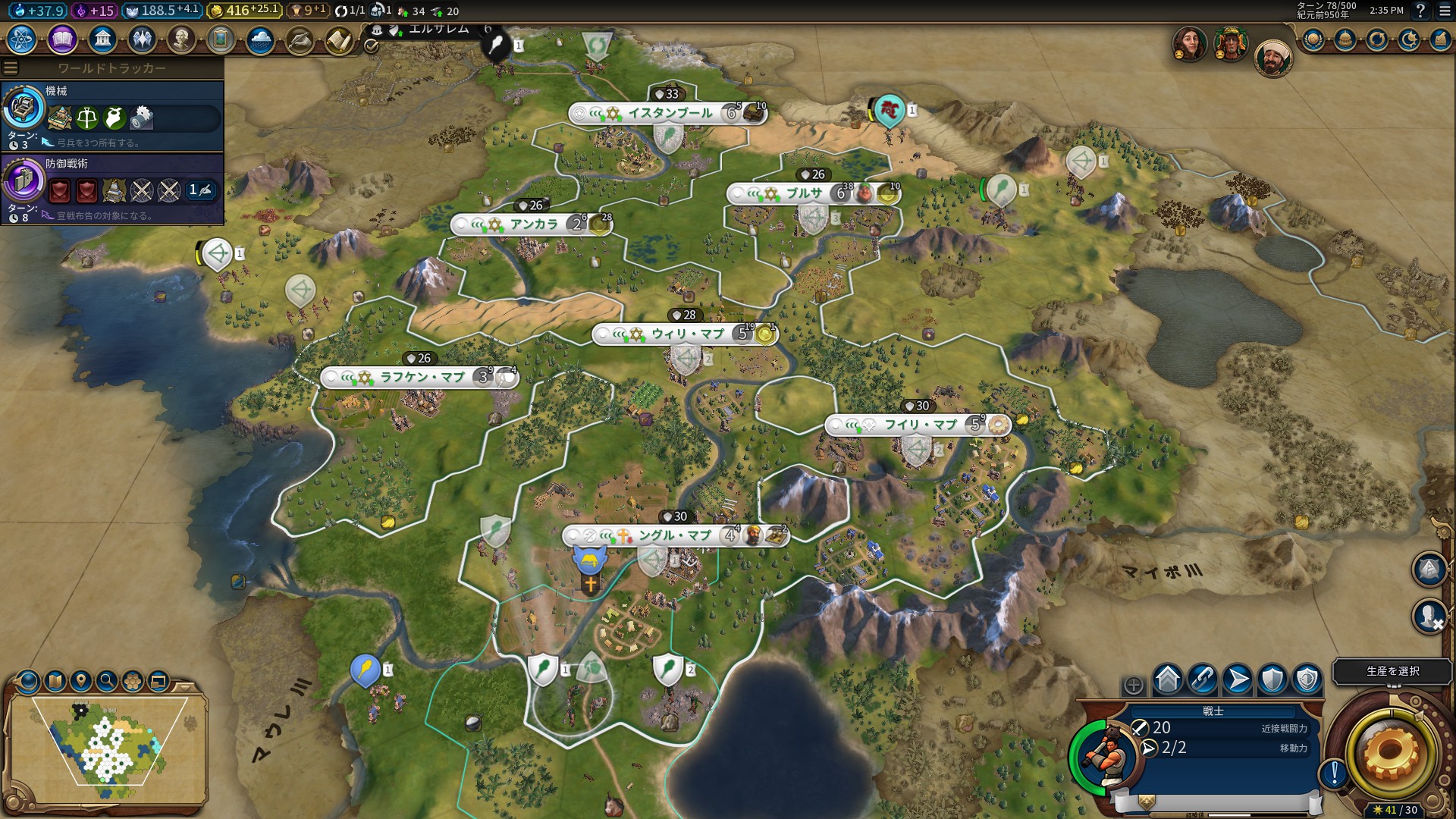Viewport: 1456px width, 819px height.
Task: Open the climate rain cloud panel
Action: click(x=260, y=39)
